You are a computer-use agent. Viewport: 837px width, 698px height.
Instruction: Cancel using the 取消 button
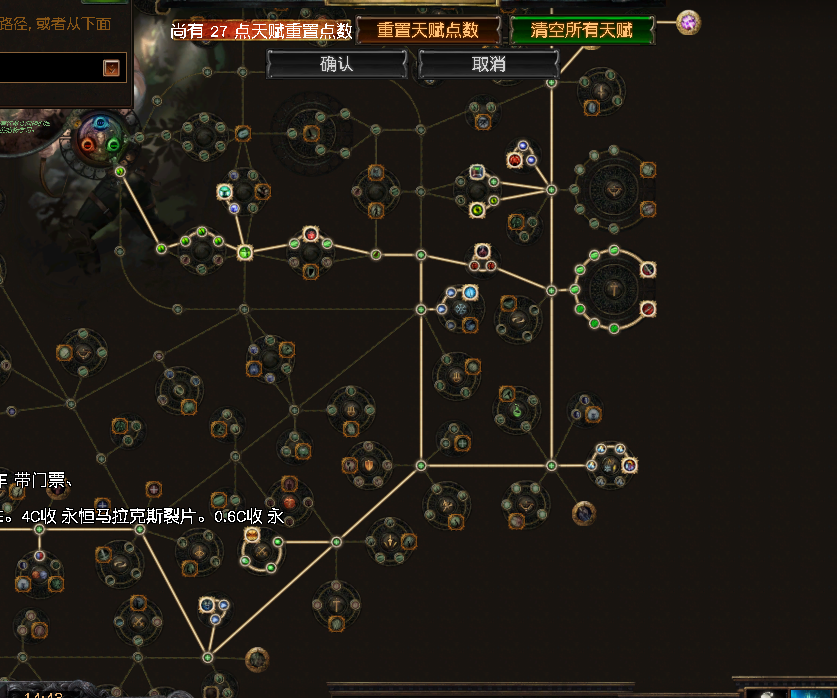click(488, 64)
